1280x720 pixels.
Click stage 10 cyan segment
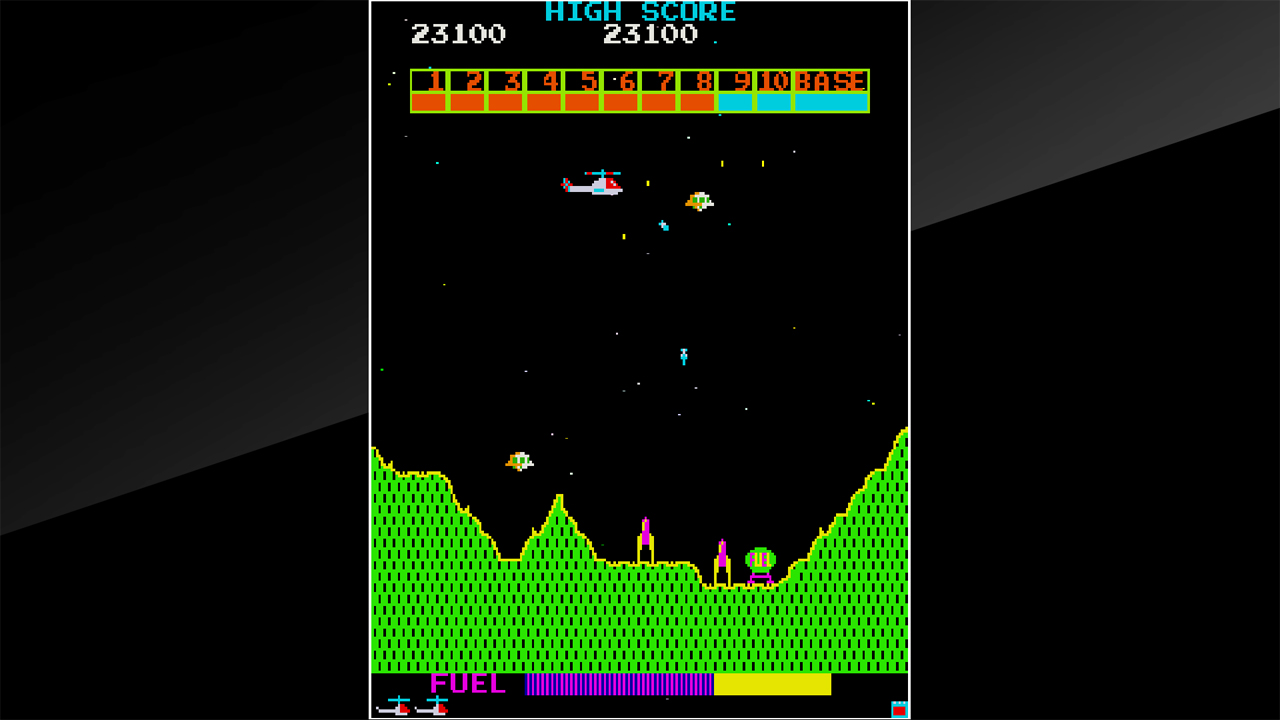tap(773, 100)
